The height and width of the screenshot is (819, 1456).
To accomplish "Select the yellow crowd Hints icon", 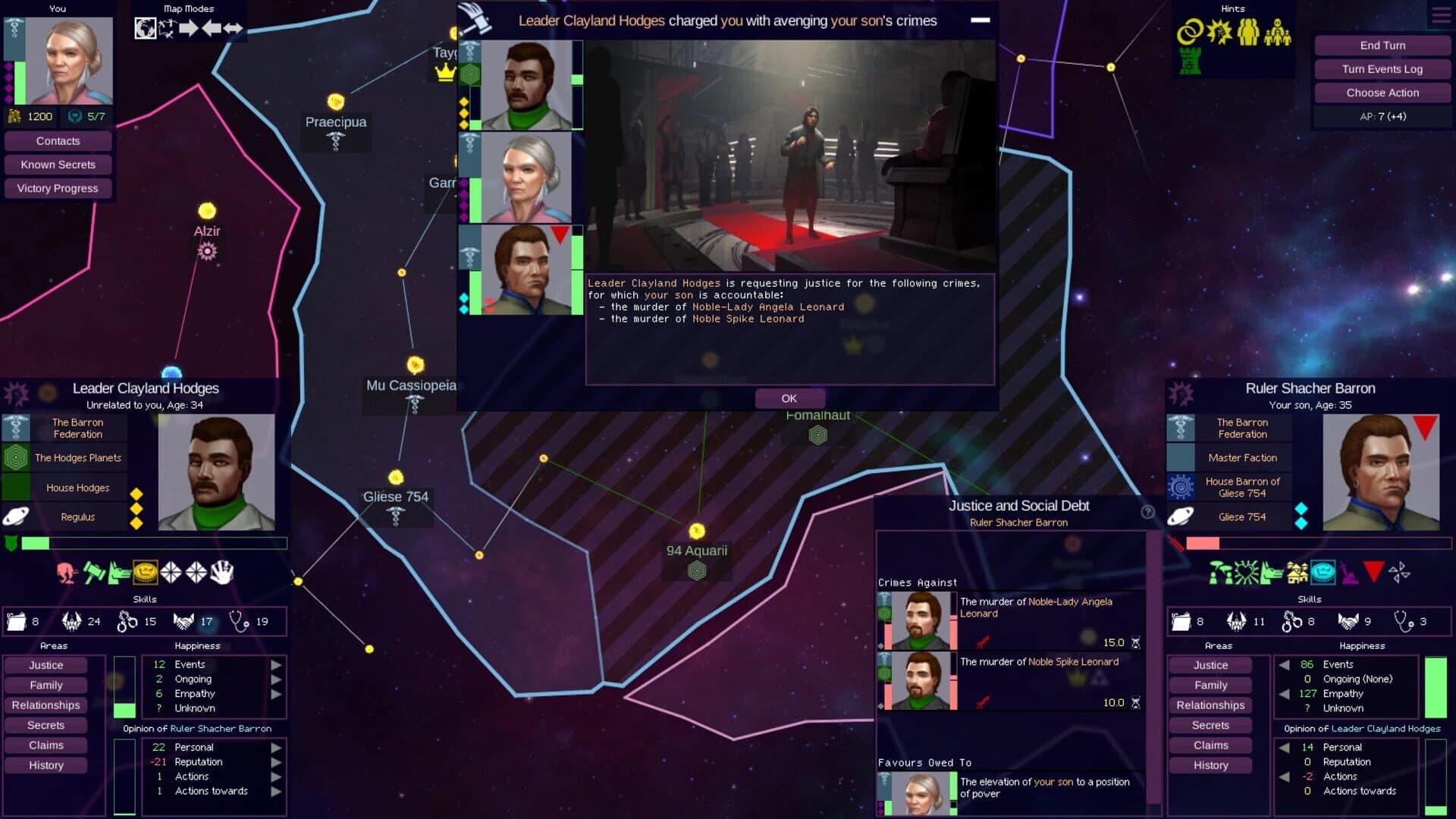I will click(1248, 31).
